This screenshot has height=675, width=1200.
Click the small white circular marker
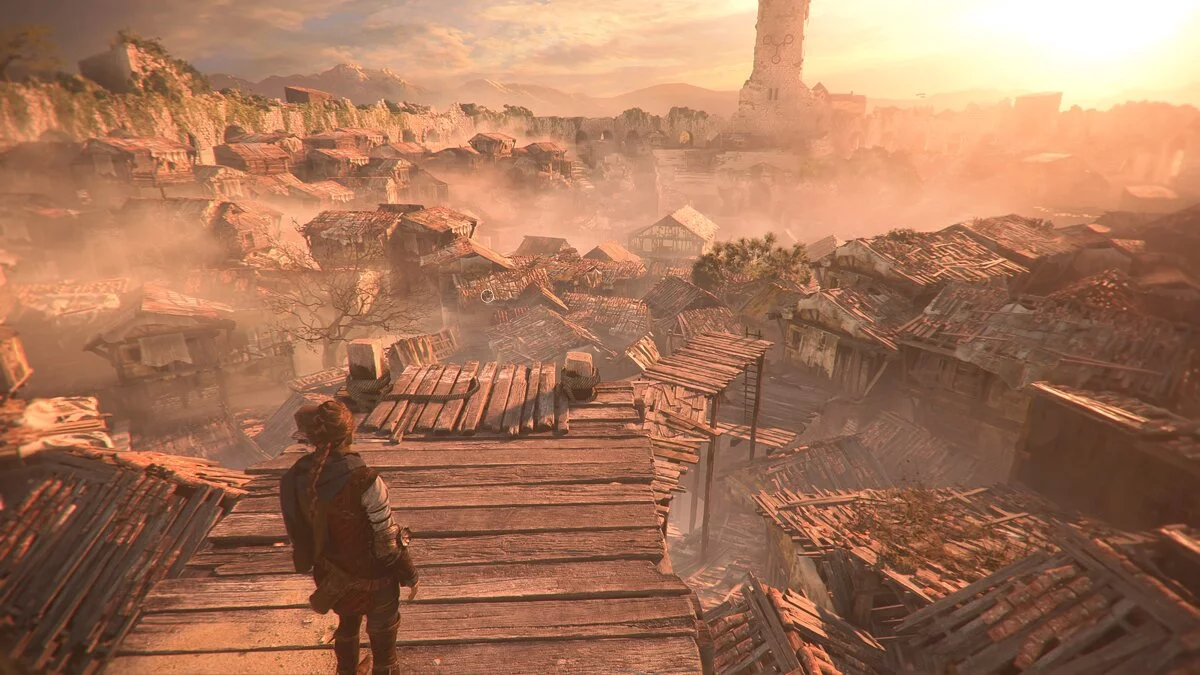487,295
